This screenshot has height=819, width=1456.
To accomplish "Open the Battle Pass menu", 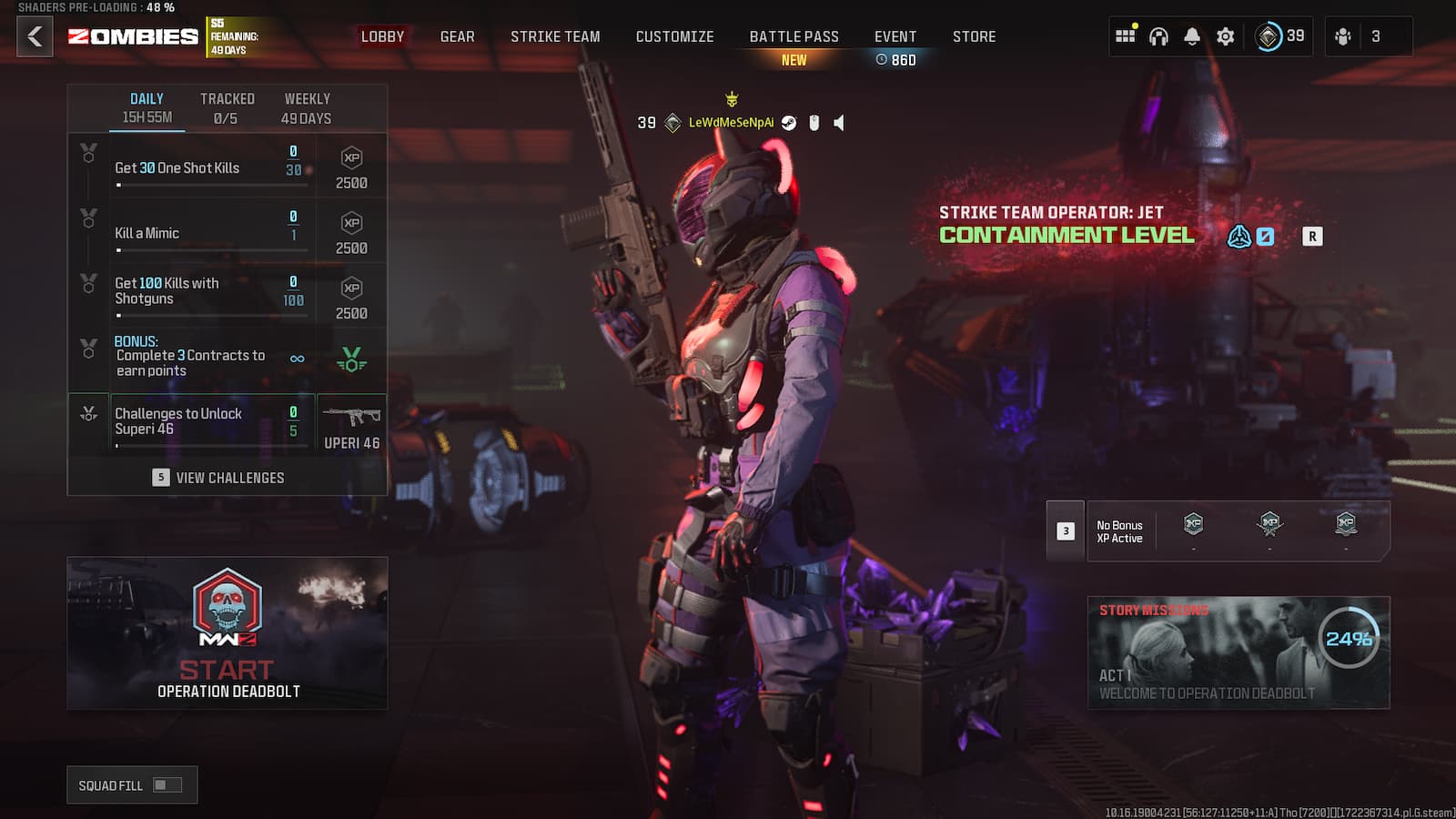I will (793, 36).
